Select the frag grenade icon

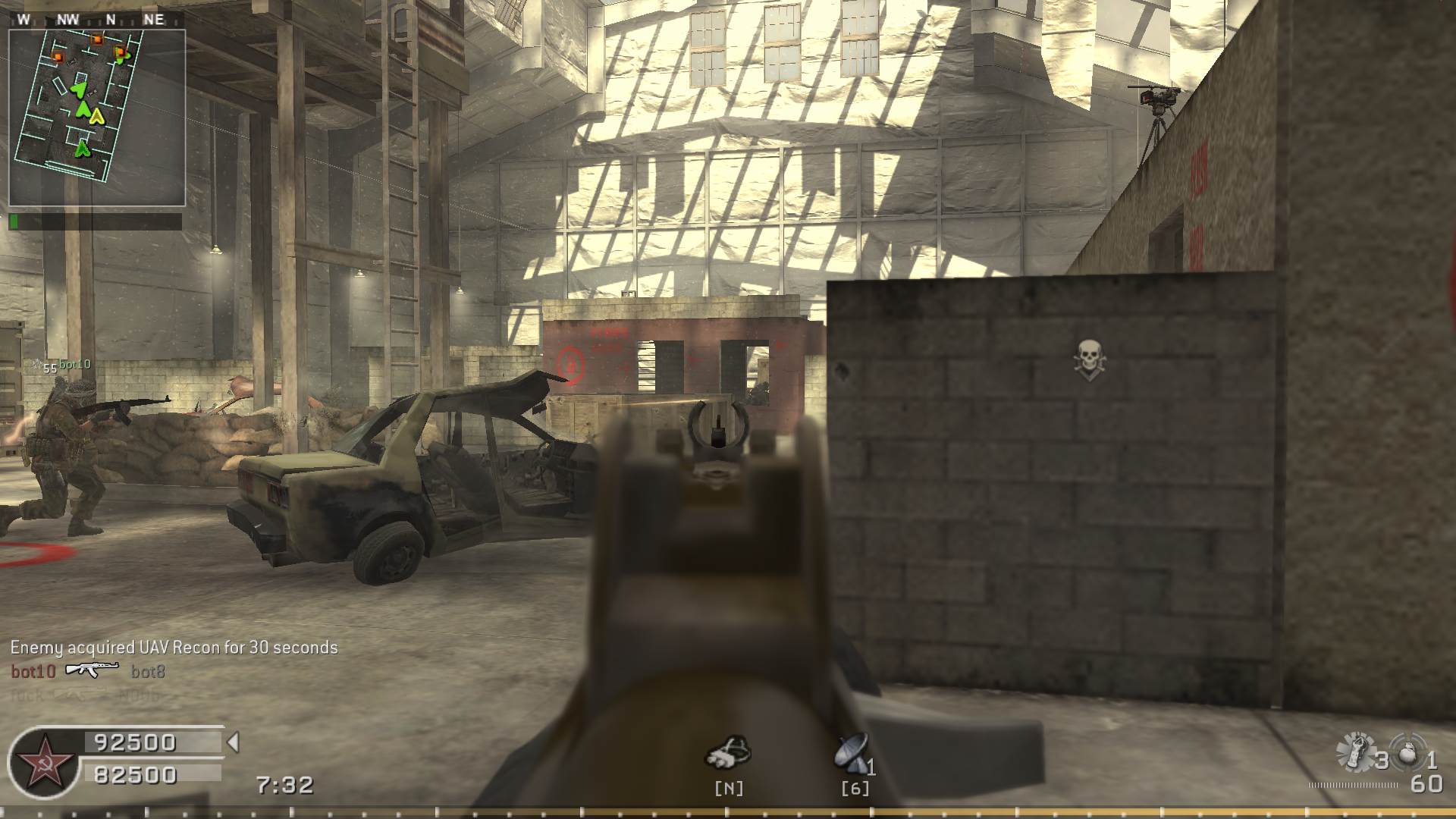[x=1407, y=752]
